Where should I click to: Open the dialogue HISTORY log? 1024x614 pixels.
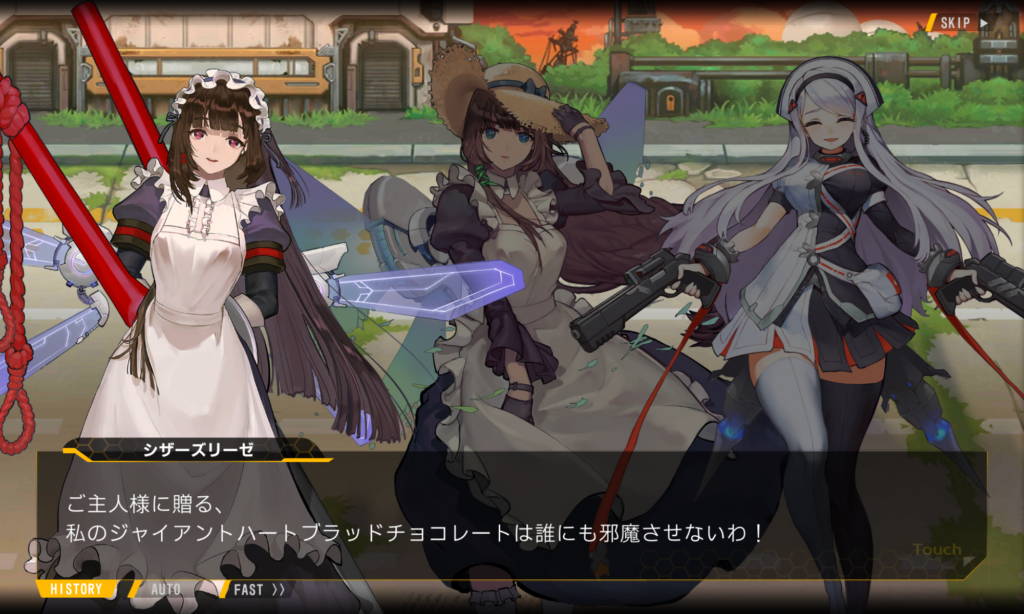76,589
